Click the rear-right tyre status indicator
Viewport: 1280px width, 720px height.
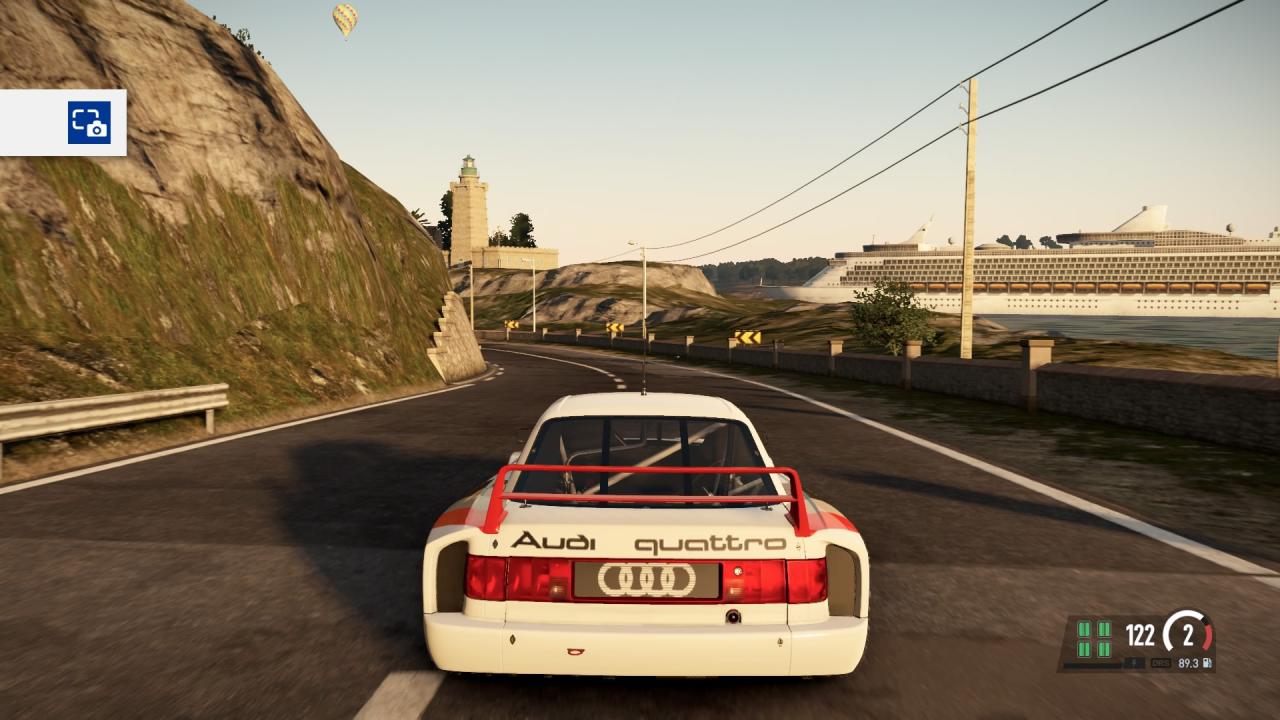[x=1104, y=650]
